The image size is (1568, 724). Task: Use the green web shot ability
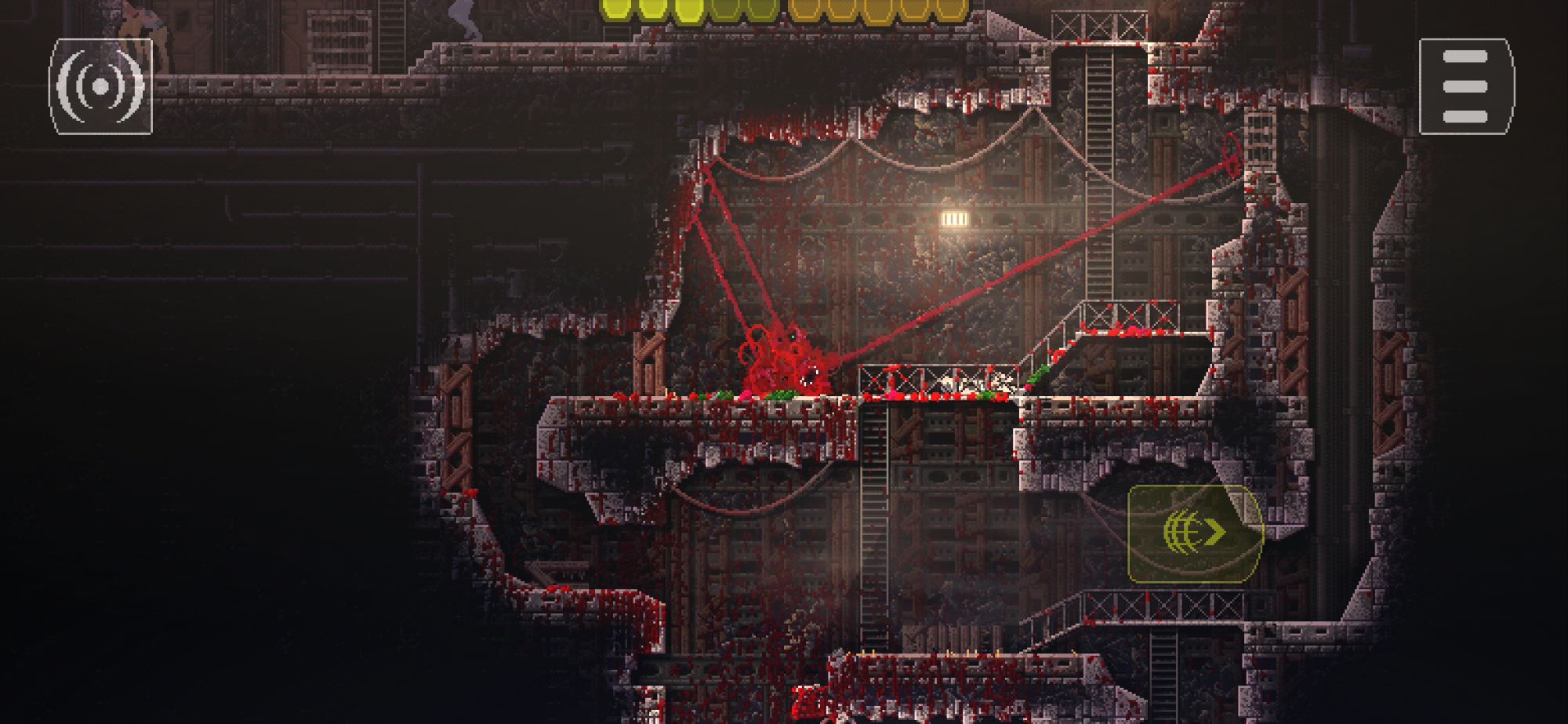[1195, 533]
